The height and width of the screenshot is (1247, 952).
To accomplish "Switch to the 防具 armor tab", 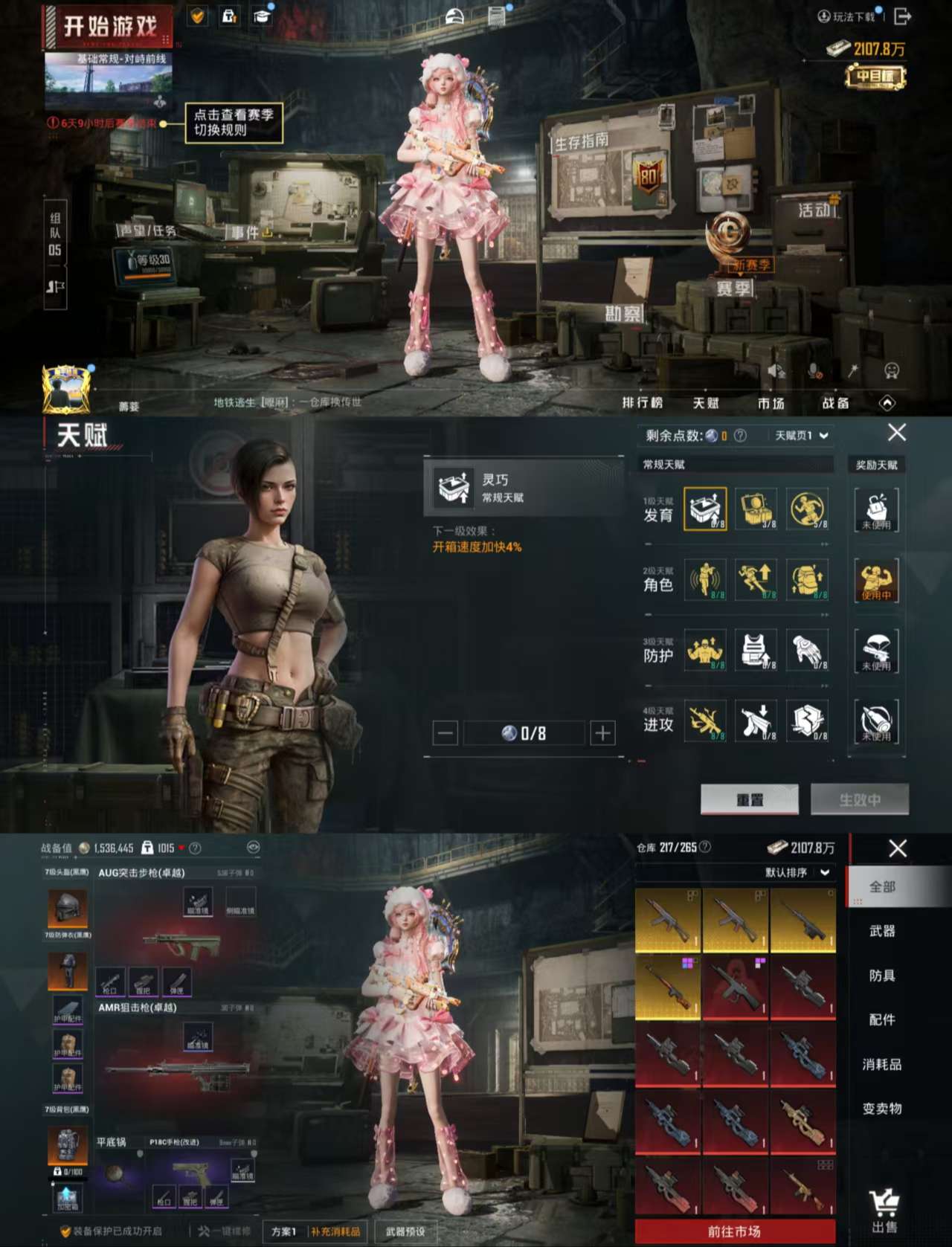I will click(882, 976).
